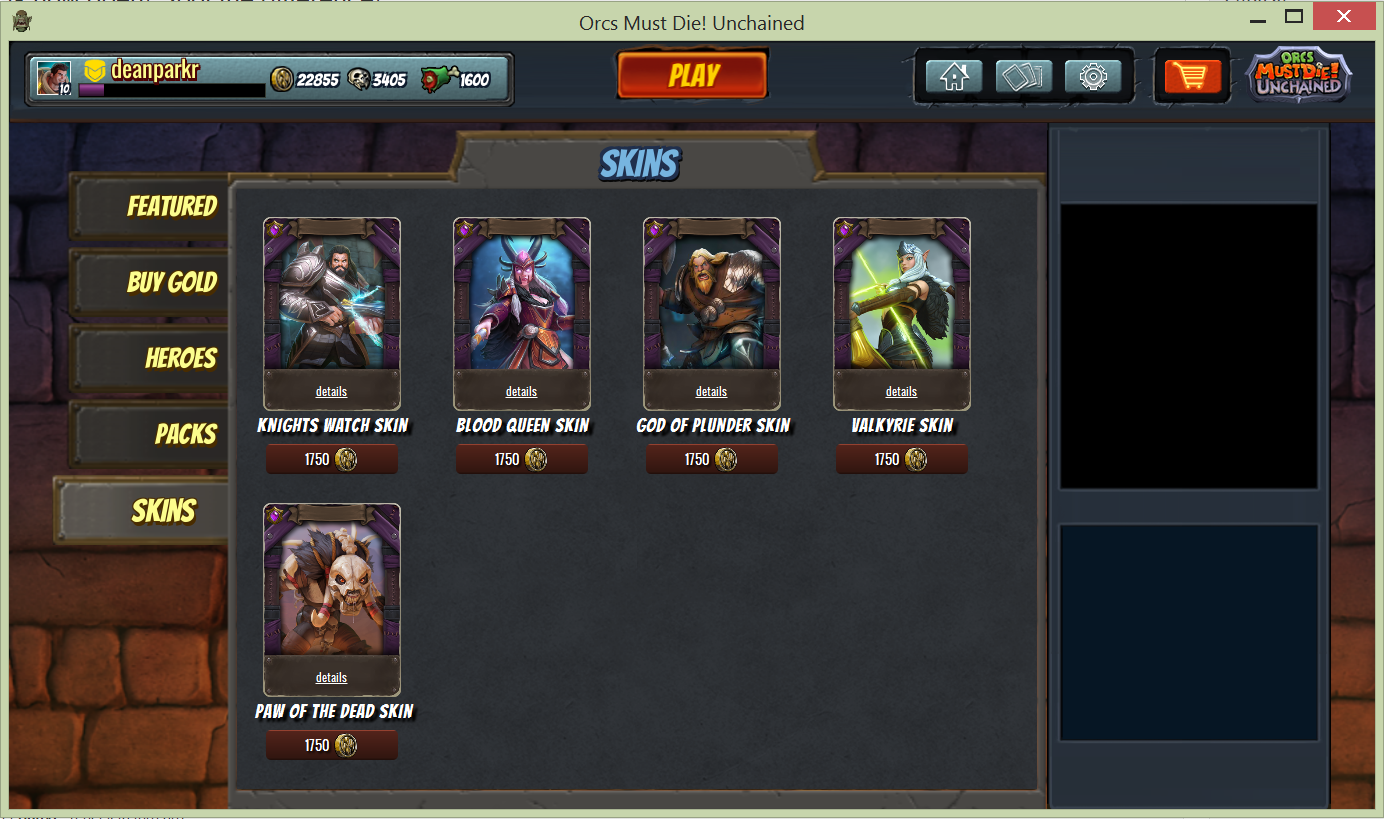The image size is (1384, 819).
Task: View details for Knights Watch Skin
Action: tap(331, 392)
